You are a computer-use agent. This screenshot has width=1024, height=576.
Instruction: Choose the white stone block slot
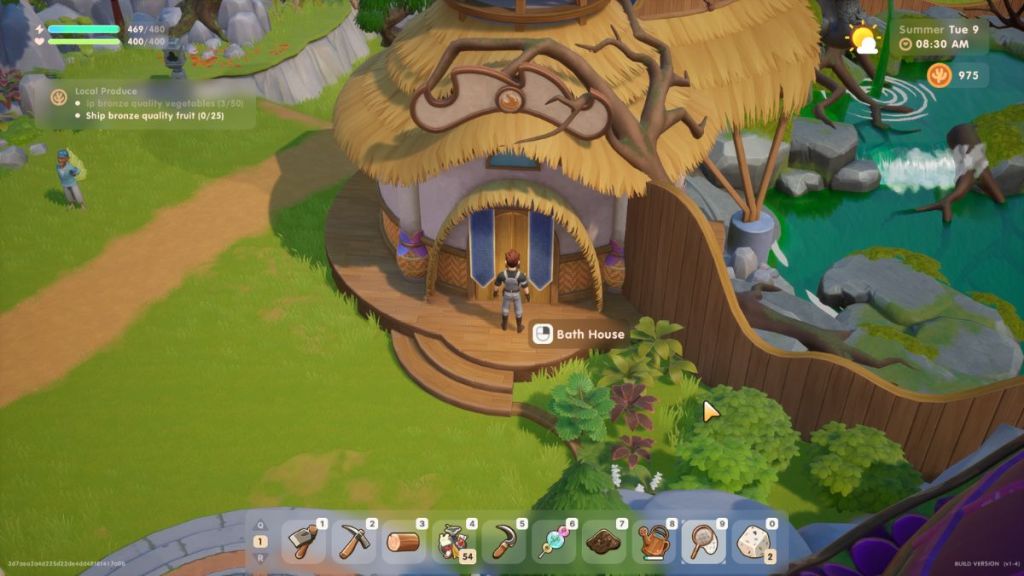click(x=753, y=542)
